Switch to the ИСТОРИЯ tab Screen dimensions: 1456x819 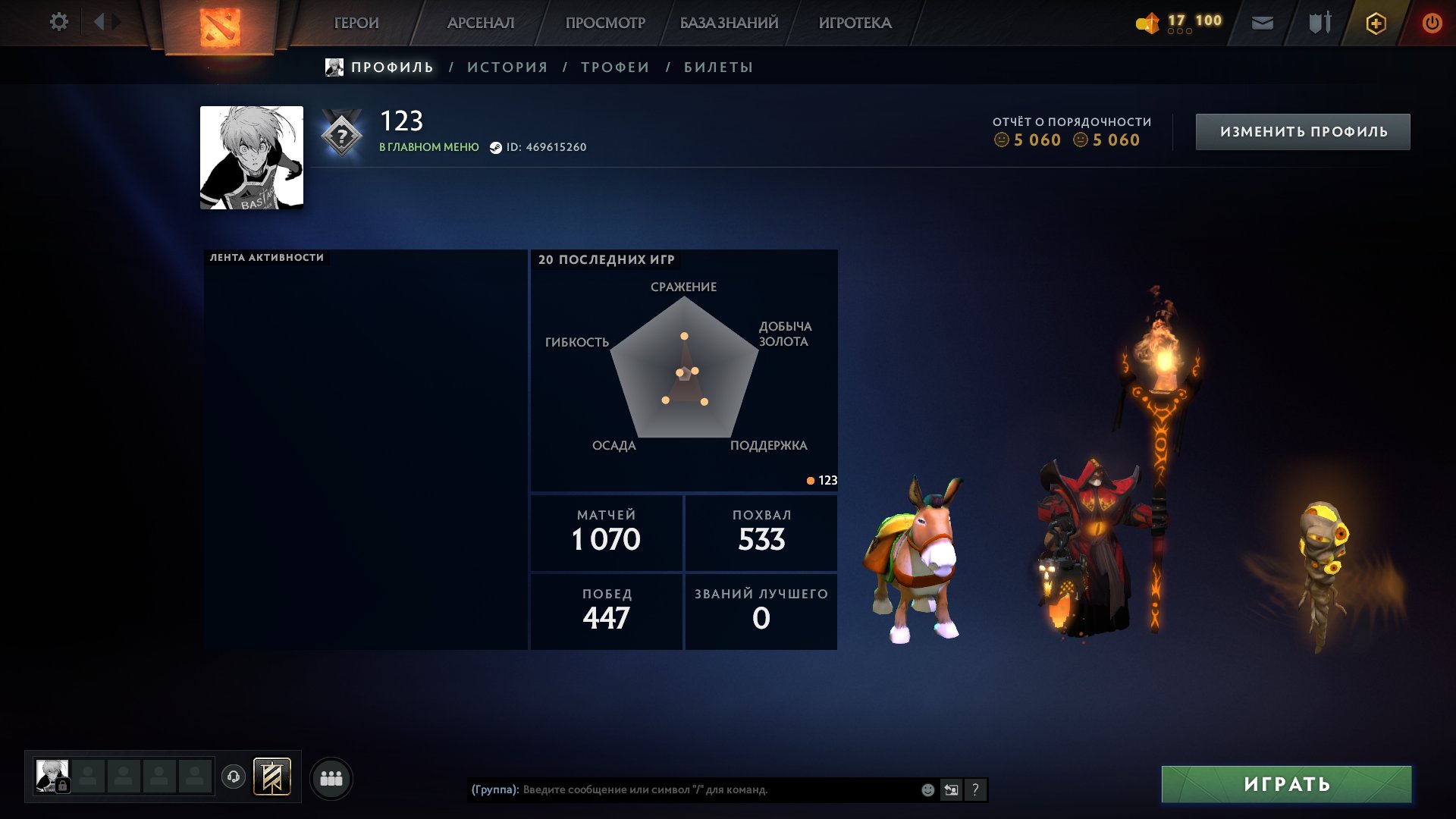(507, 67)
